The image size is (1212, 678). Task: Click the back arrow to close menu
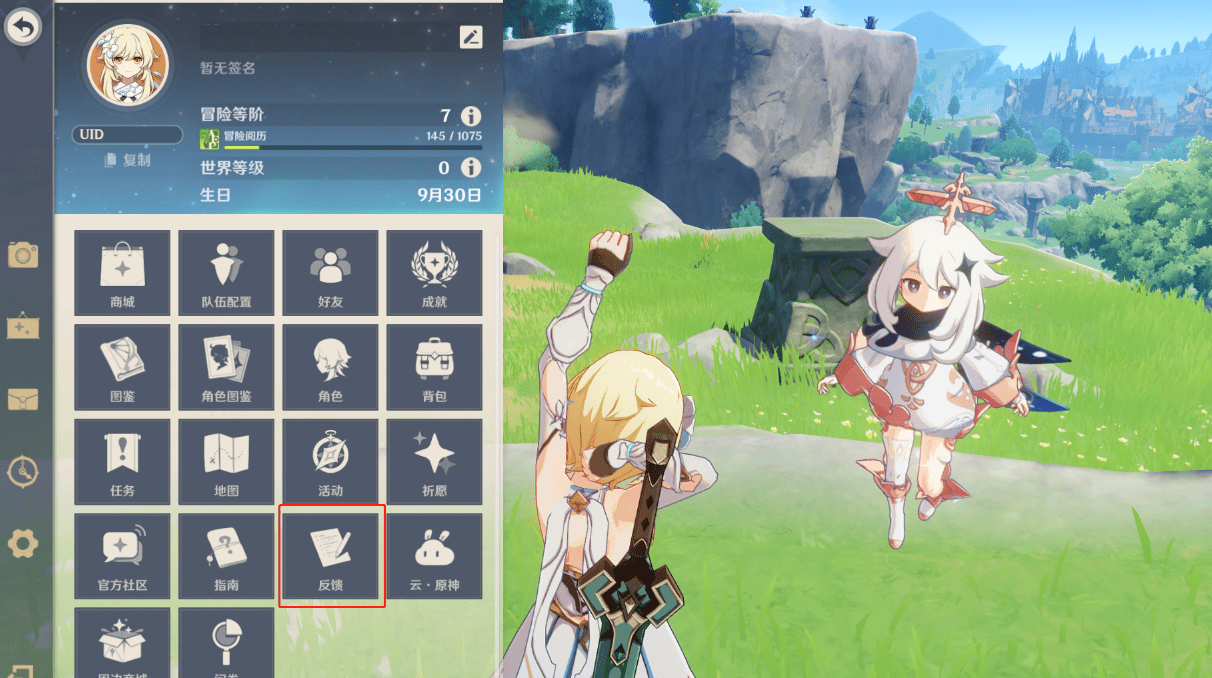pyautogui.click(x=23, y=27)
